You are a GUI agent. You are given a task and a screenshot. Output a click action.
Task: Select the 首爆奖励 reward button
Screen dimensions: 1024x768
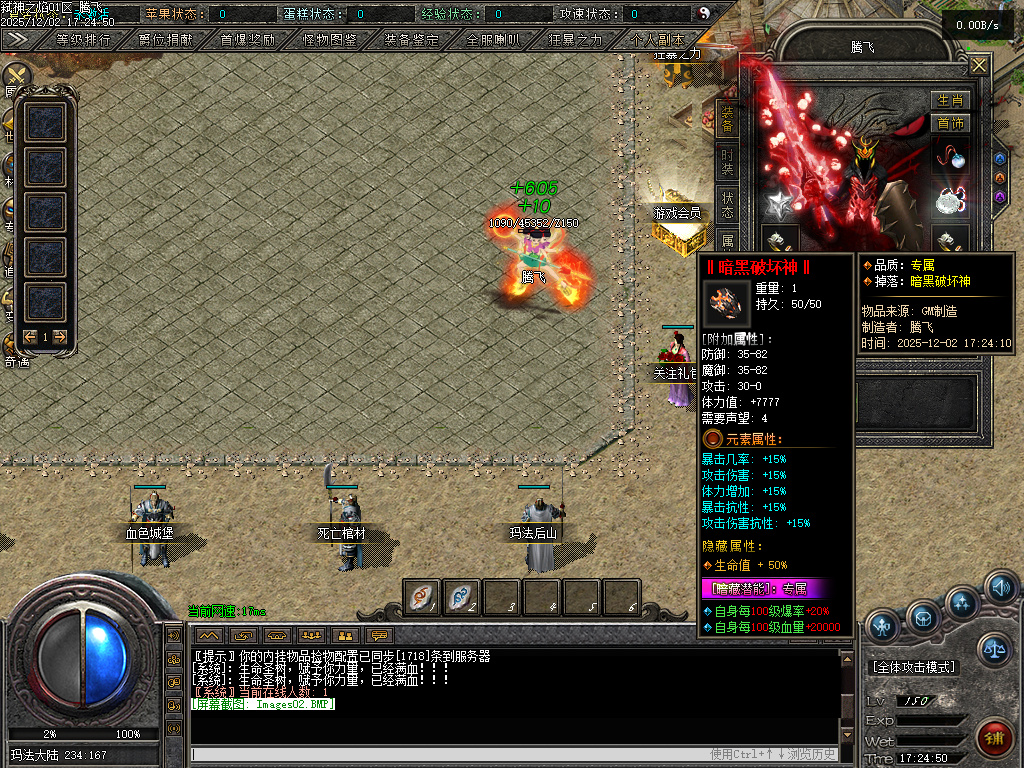pyautogui.click(x=248, y=41)
